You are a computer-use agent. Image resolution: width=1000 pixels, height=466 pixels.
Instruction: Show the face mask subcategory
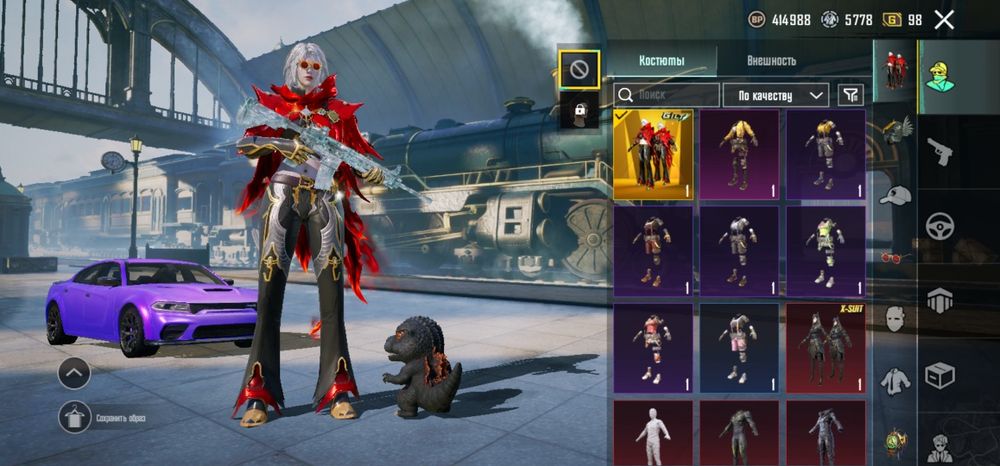coord(895,320)
